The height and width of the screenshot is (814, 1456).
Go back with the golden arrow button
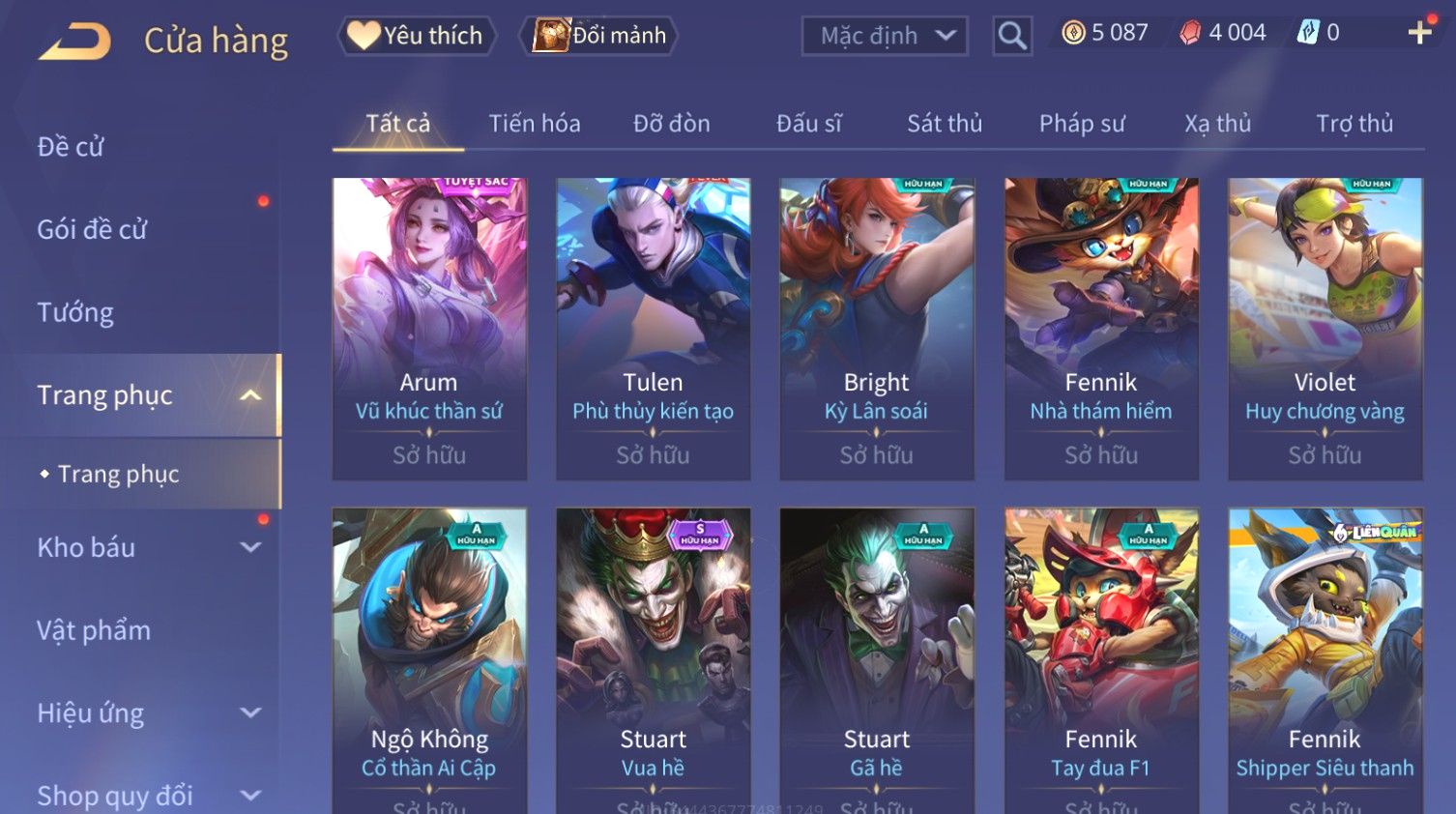click(75, 42)
